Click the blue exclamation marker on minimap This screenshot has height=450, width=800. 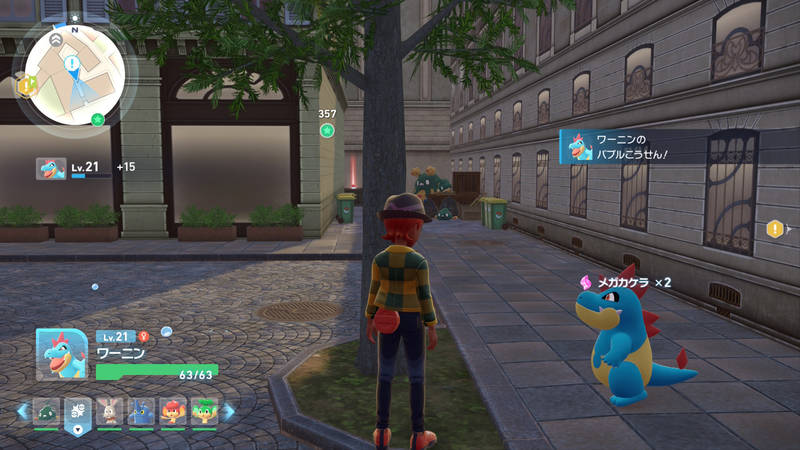72,63
